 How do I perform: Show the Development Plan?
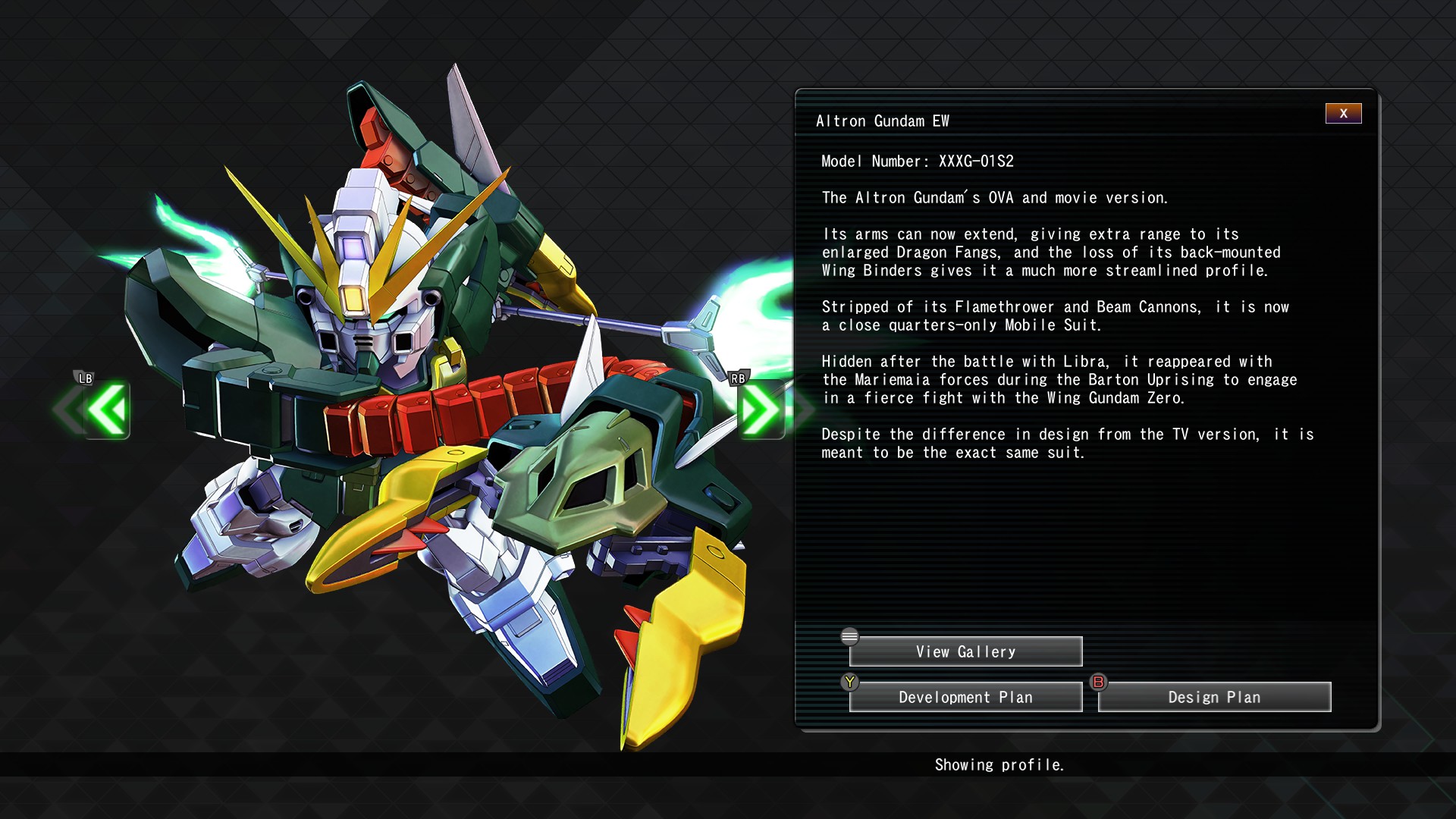(x=965, y=697)
